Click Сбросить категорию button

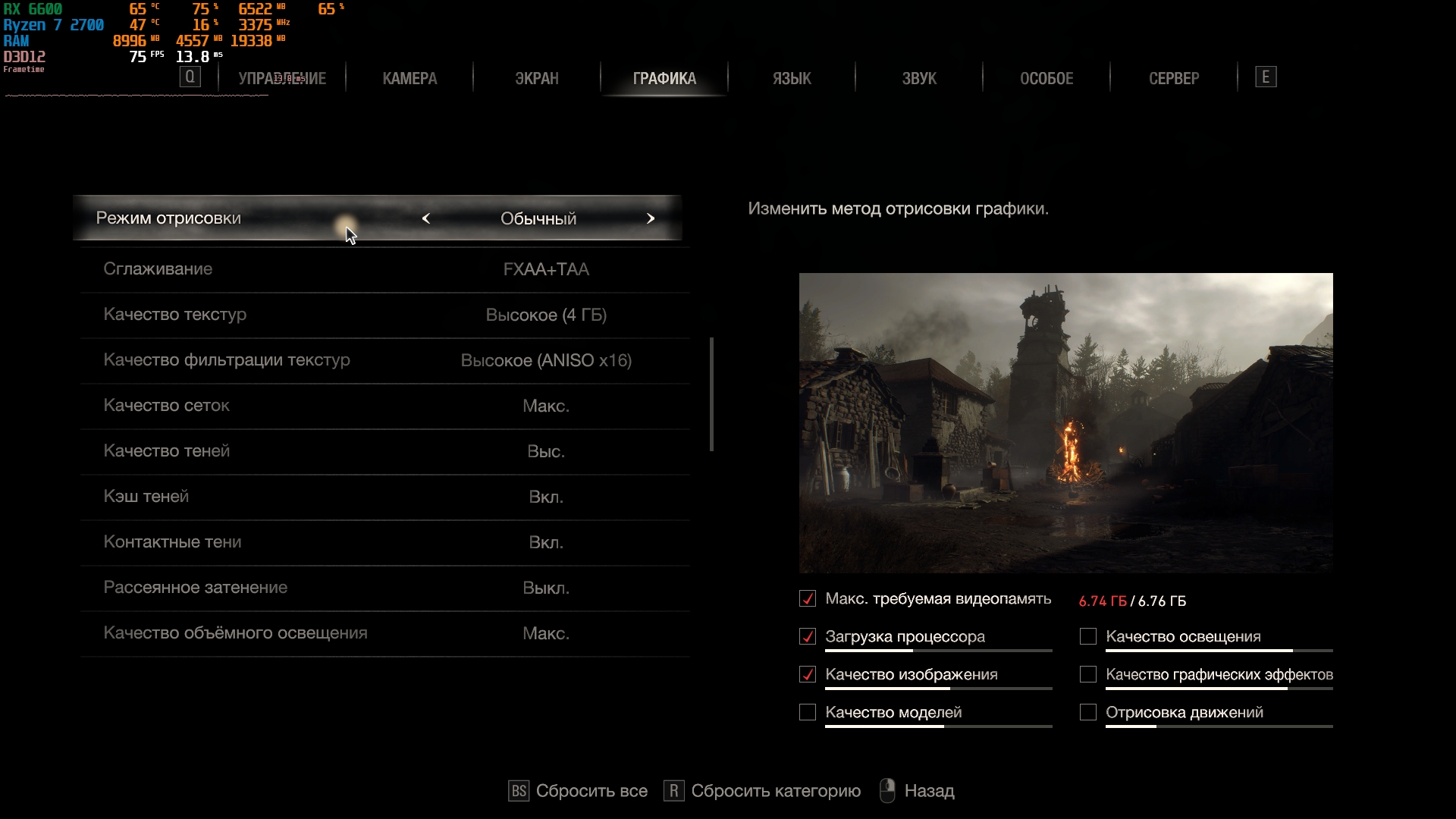click(763, 791)
